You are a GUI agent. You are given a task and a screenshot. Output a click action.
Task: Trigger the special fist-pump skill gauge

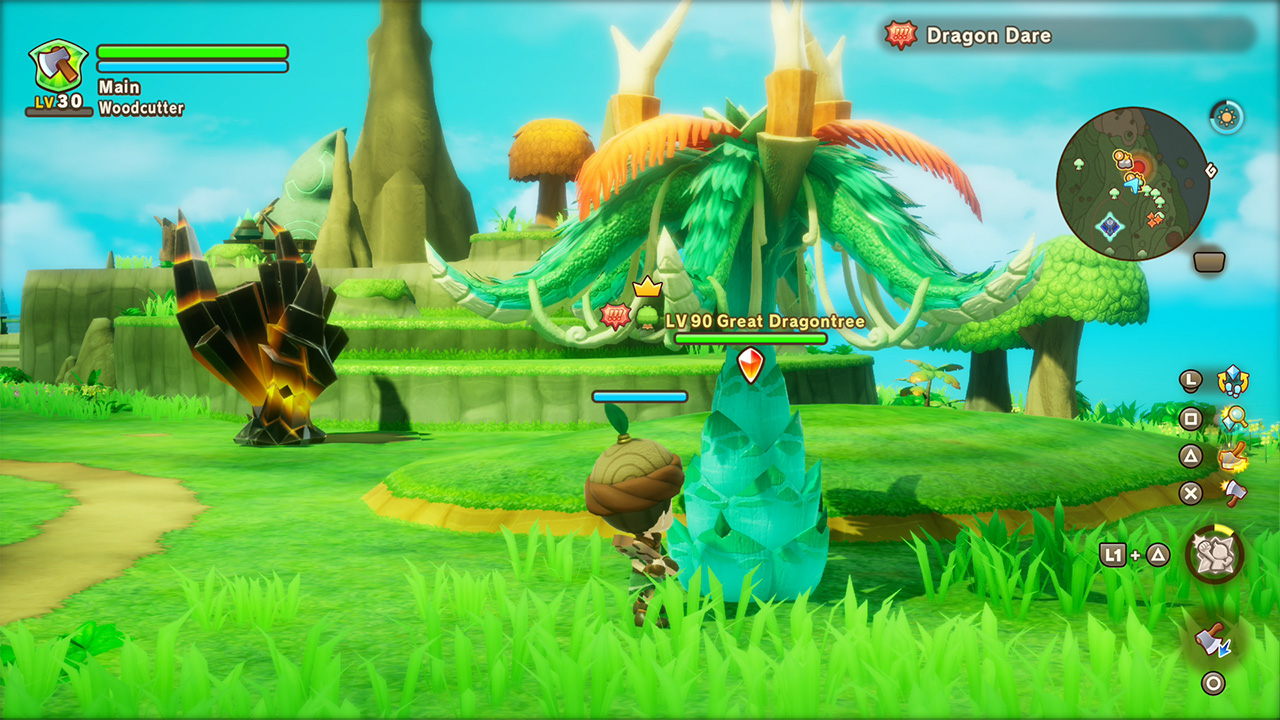point(1215,554)
